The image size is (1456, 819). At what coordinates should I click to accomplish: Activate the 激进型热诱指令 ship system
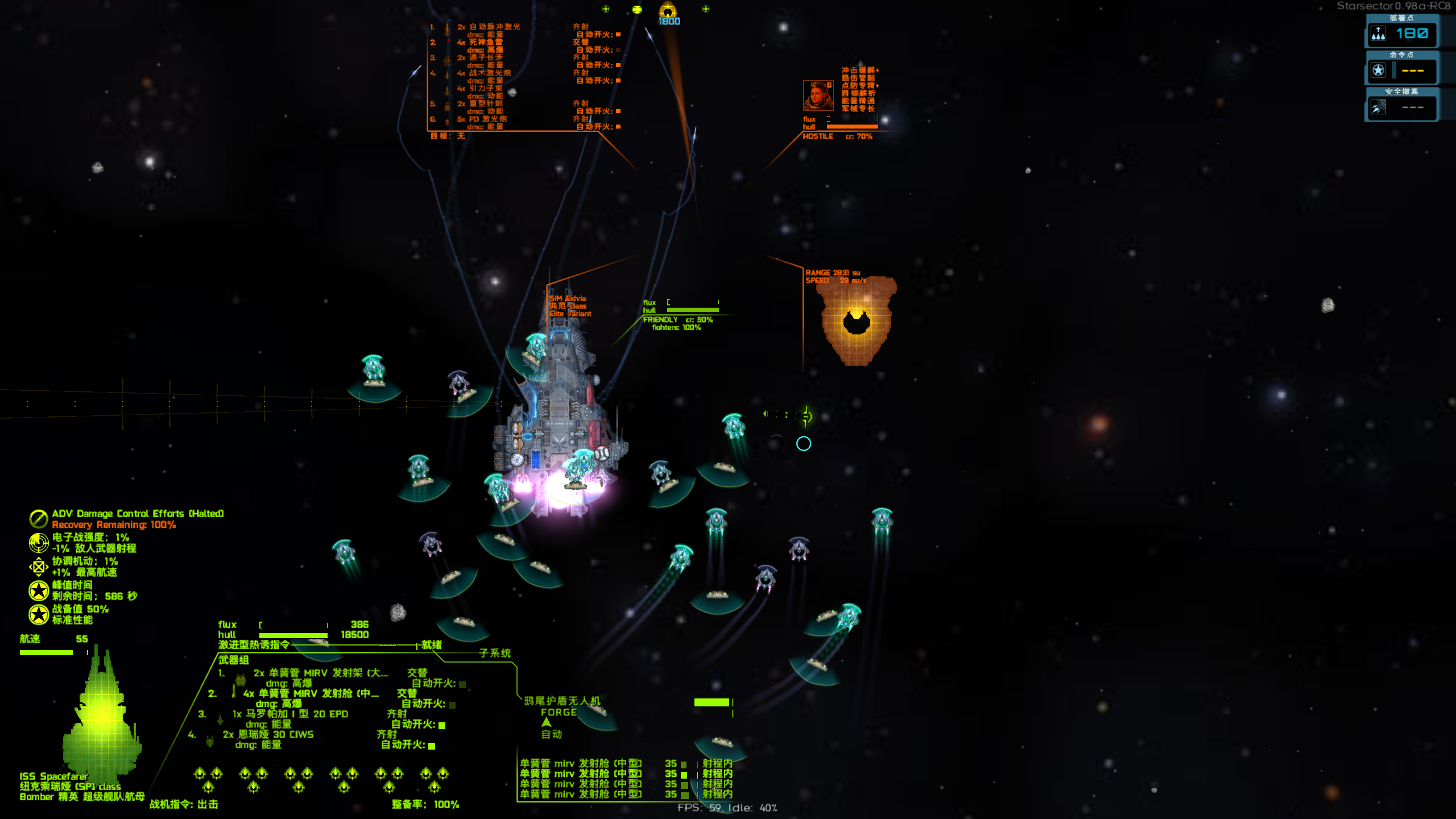coord(254,645)
